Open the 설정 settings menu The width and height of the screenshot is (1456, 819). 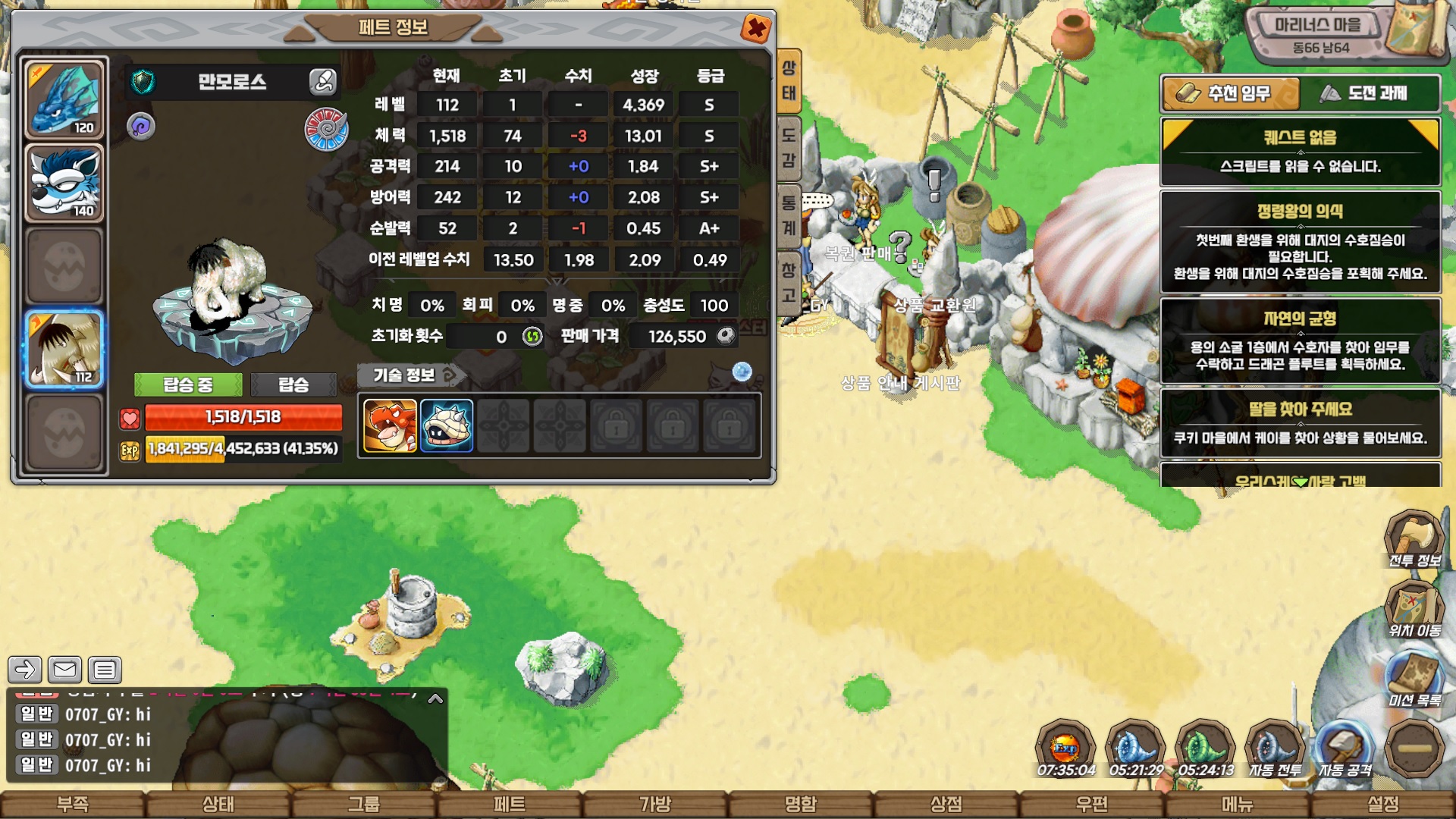[1382, 804]
